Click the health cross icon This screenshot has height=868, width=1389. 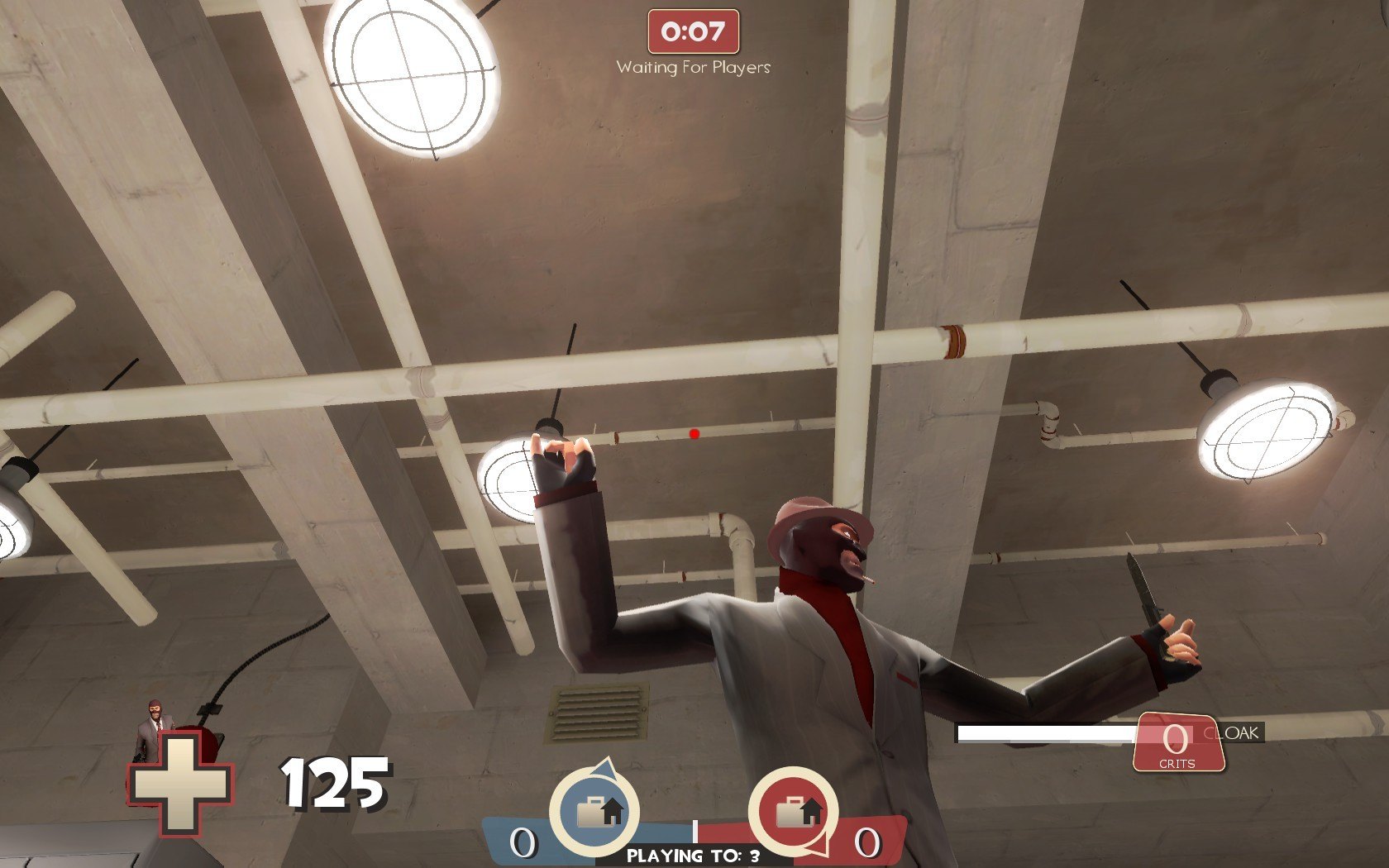click(x=180, y=784)
